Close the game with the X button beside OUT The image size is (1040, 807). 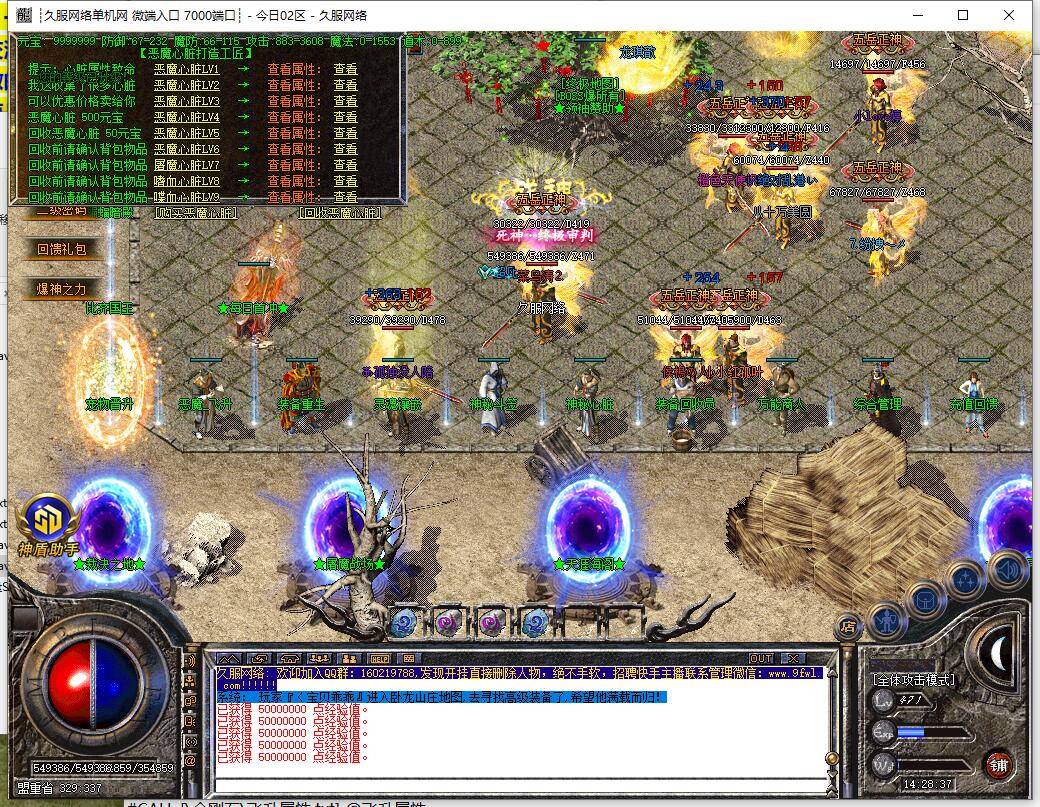795,658
